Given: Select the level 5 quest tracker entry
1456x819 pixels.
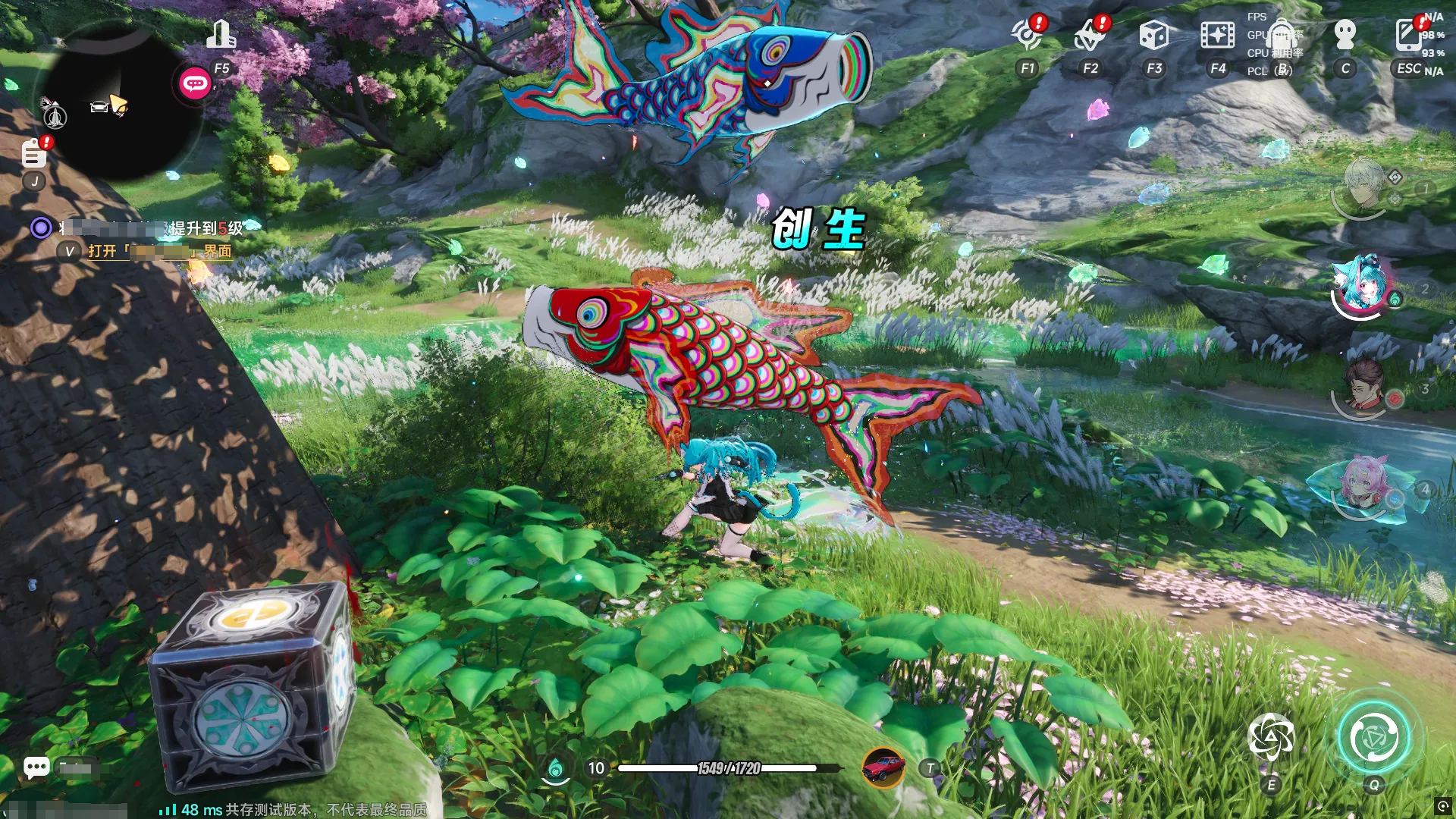Looking at the screenshot, I should pos(152,228).
